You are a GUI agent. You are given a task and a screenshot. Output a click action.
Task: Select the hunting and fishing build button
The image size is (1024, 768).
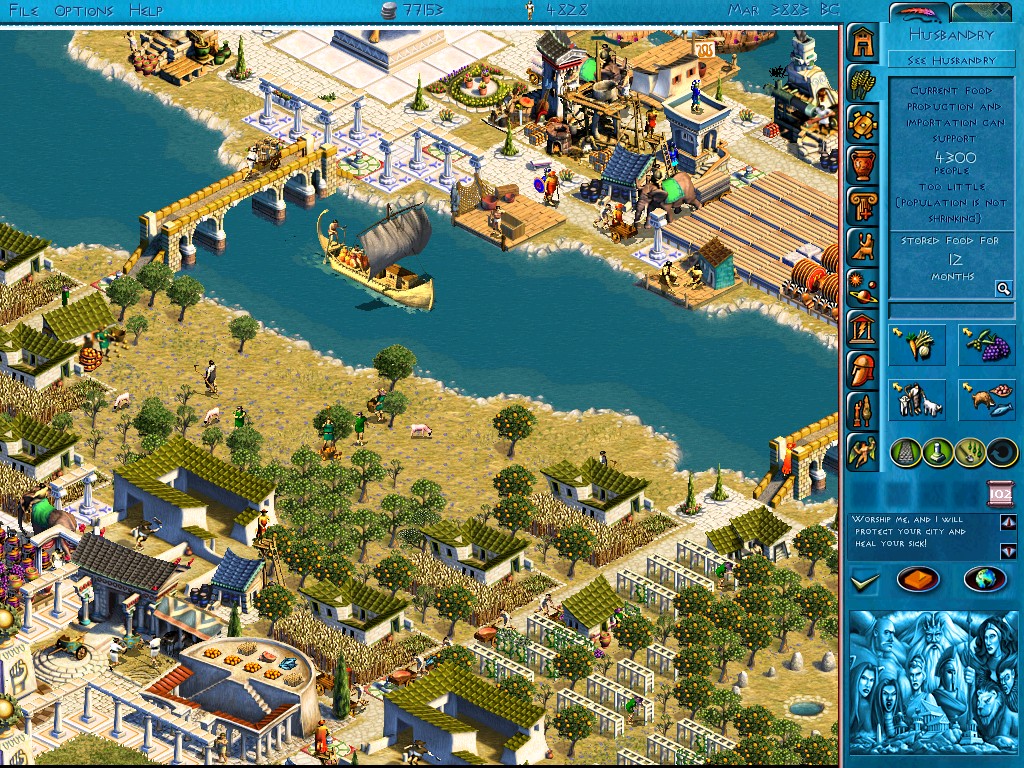tap(987, 399)
